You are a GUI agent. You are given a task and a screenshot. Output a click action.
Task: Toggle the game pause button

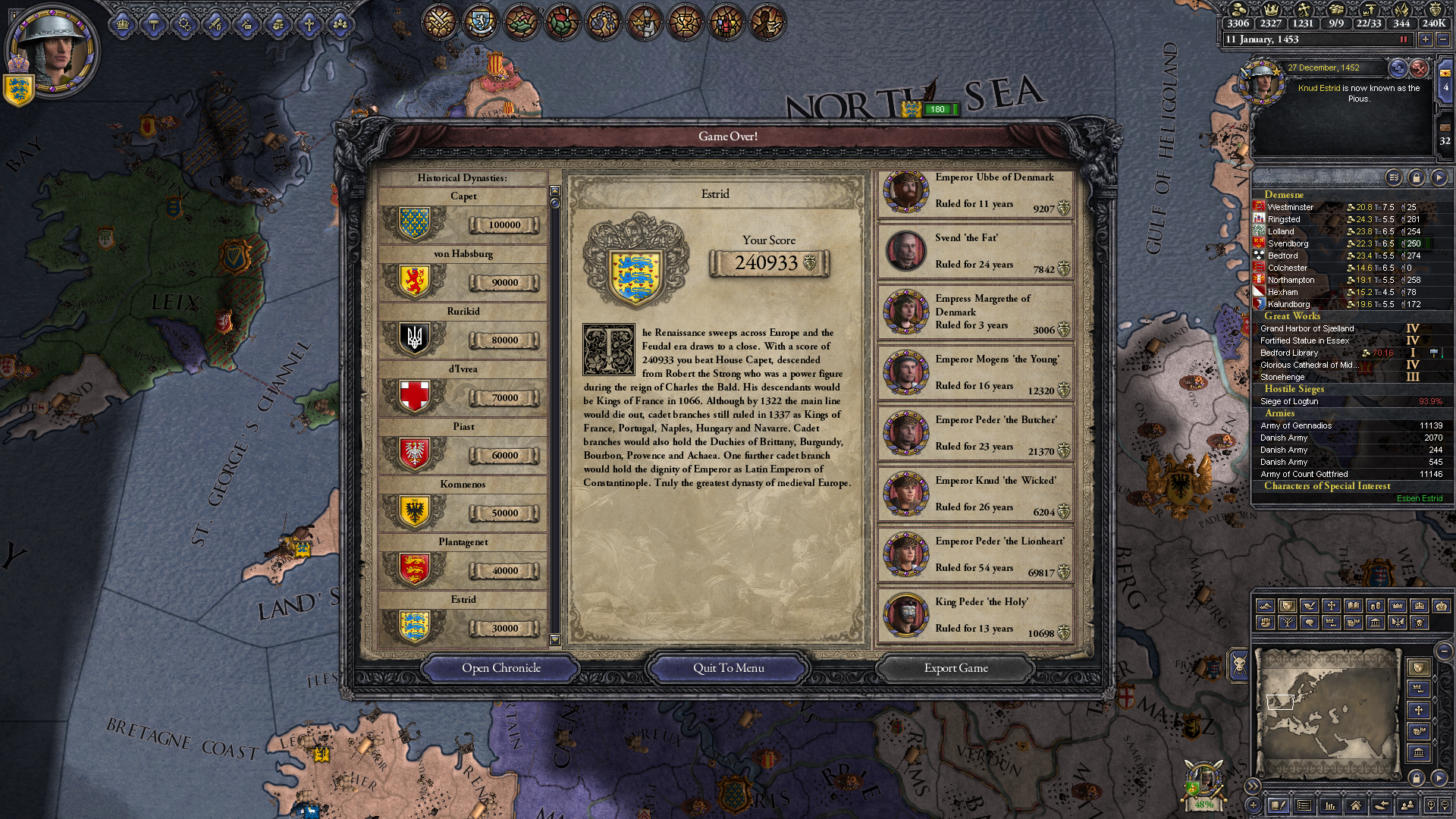pos(1403,39)
